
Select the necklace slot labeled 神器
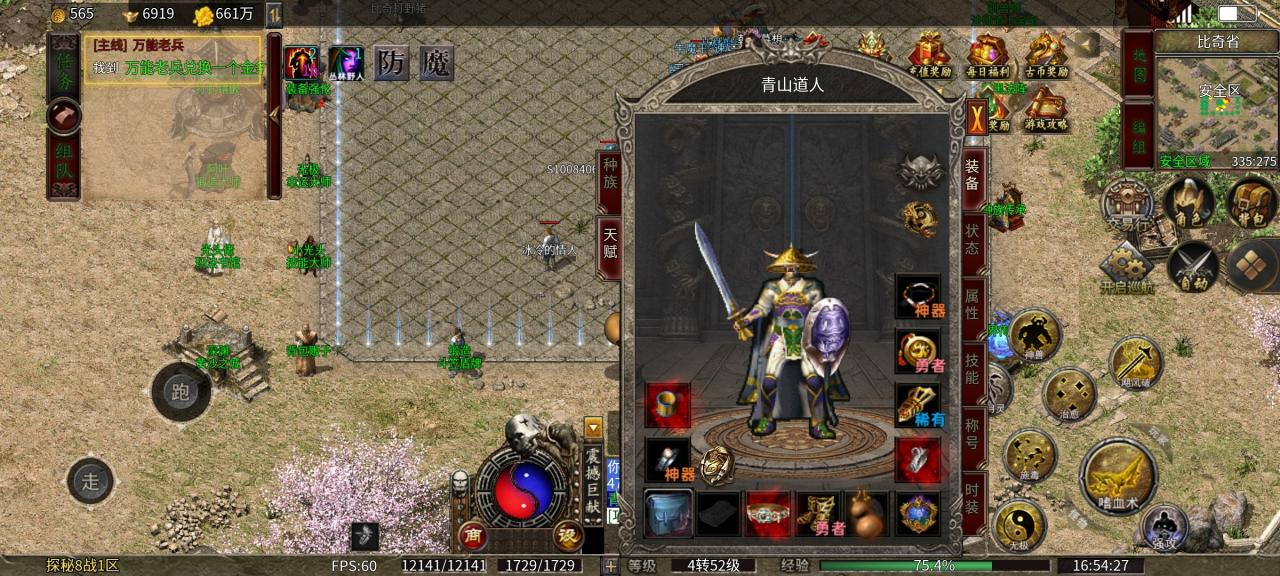pyautogui.click(x=917, y=296)
